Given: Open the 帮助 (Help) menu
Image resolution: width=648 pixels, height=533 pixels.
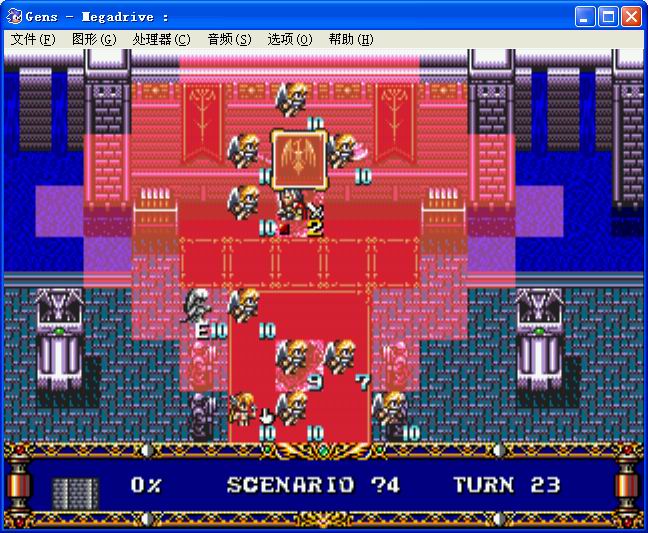Looking at the screenshot, I should pyautogui.click(x=351, y=39).
